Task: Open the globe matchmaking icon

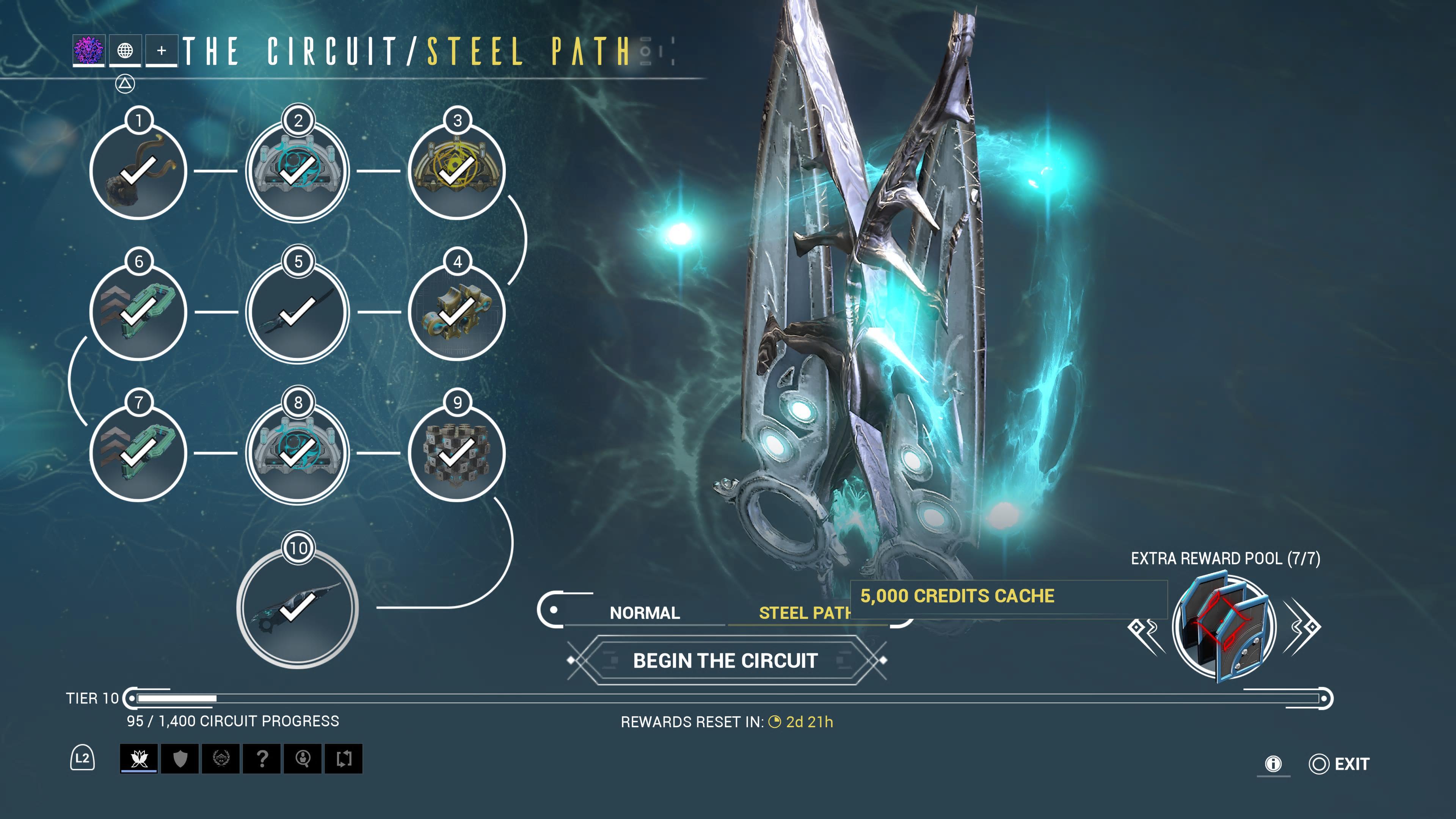Action: [125, 50]
